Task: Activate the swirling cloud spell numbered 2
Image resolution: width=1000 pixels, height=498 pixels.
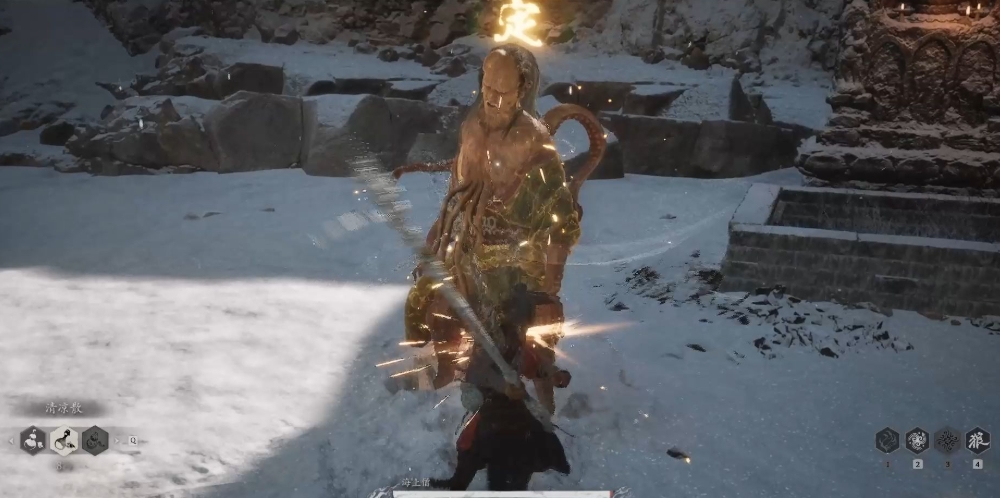Action: (x=917, y=440)
